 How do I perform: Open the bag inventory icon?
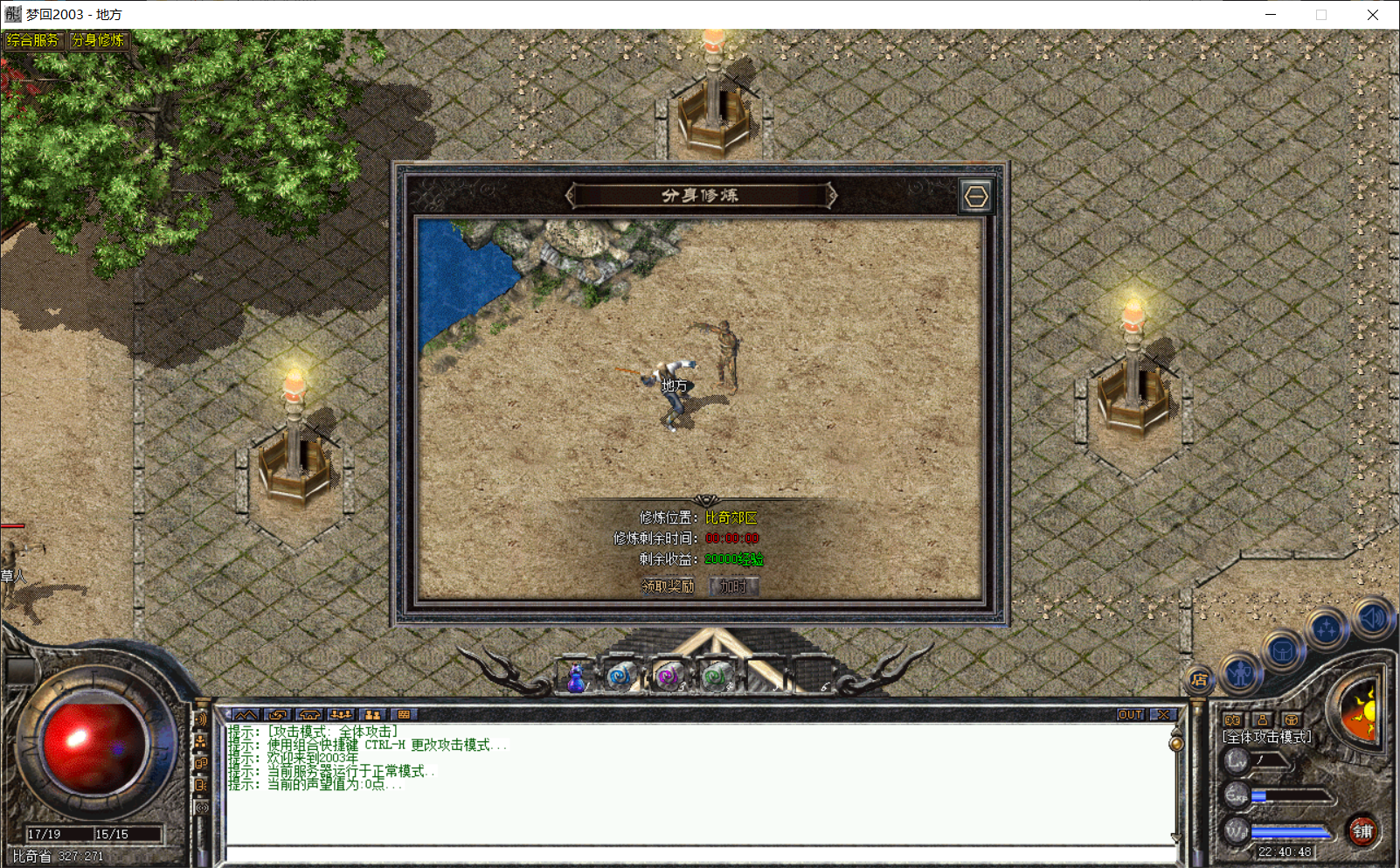point(1283,651)
